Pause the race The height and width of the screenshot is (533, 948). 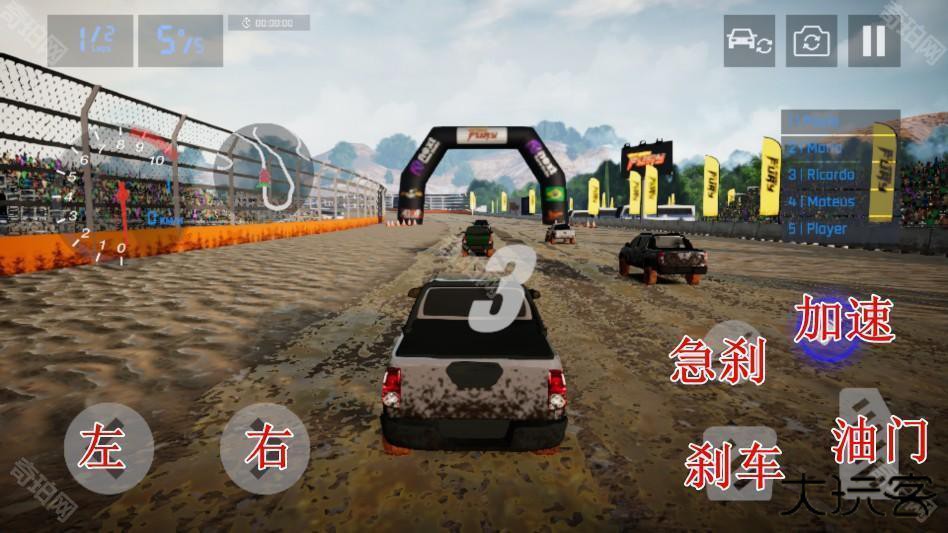point(873,41)
